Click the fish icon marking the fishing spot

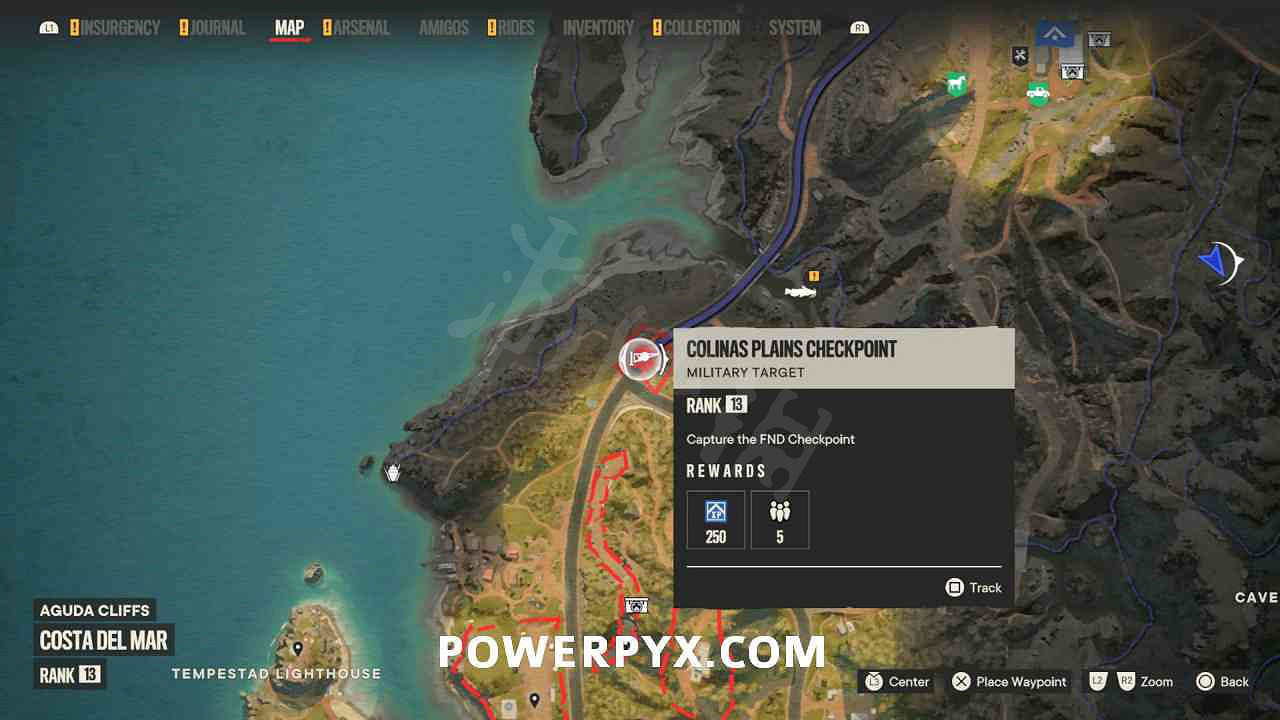click(800, 292)
